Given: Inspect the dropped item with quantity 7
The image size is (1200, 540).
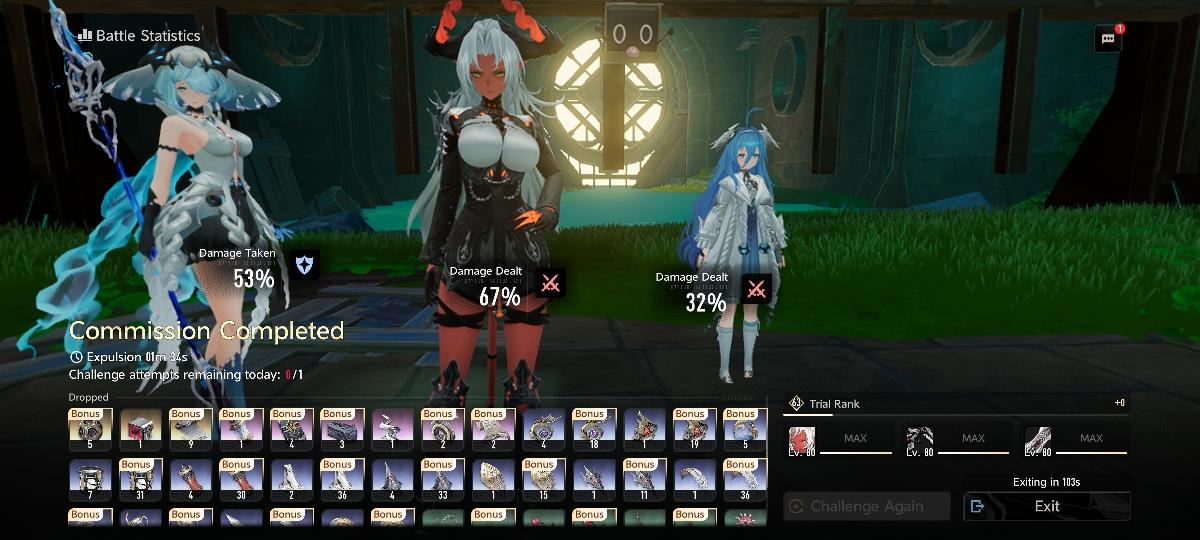Looking at the screenshot, I should point(90,479).
